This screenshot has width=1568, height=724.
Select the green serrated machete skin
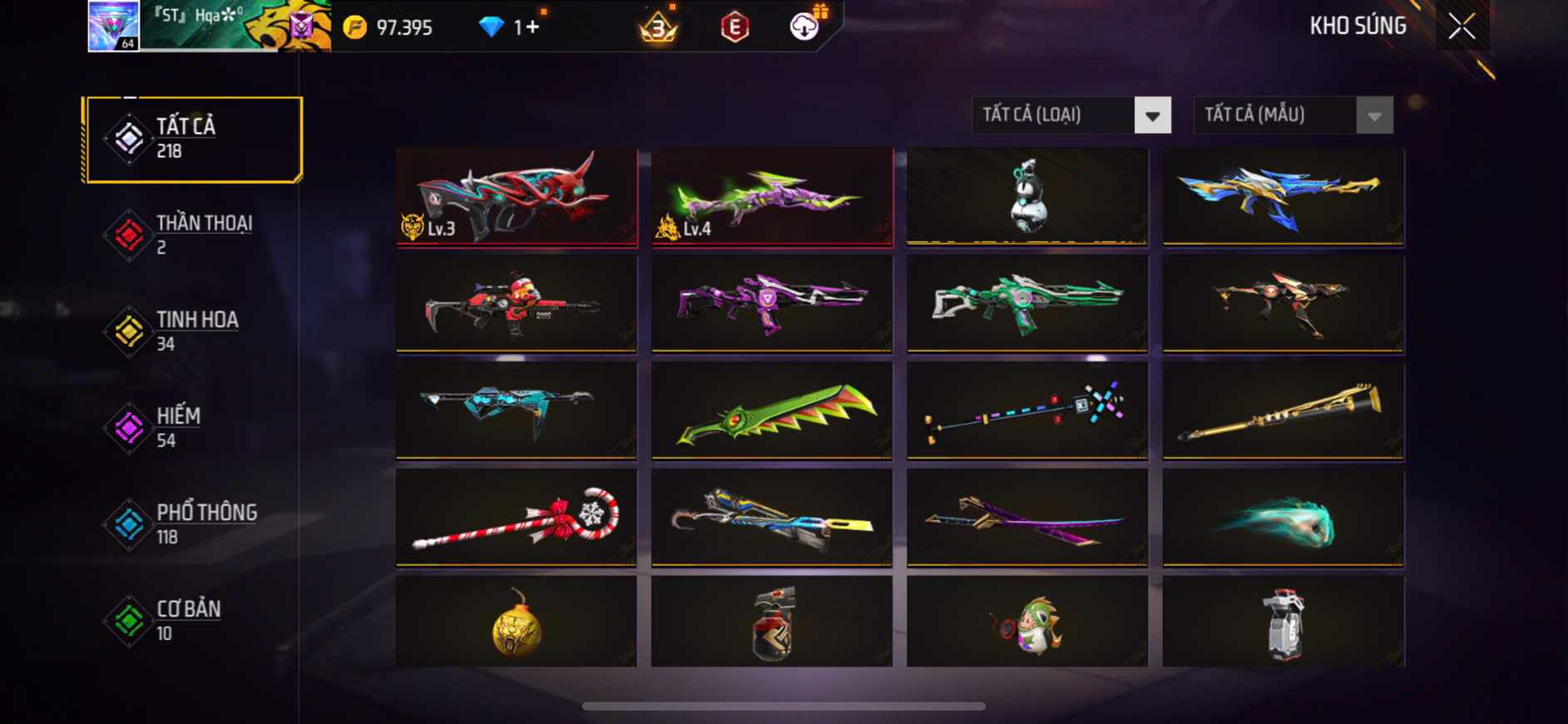pyautogui.click(x=772, y=410)
